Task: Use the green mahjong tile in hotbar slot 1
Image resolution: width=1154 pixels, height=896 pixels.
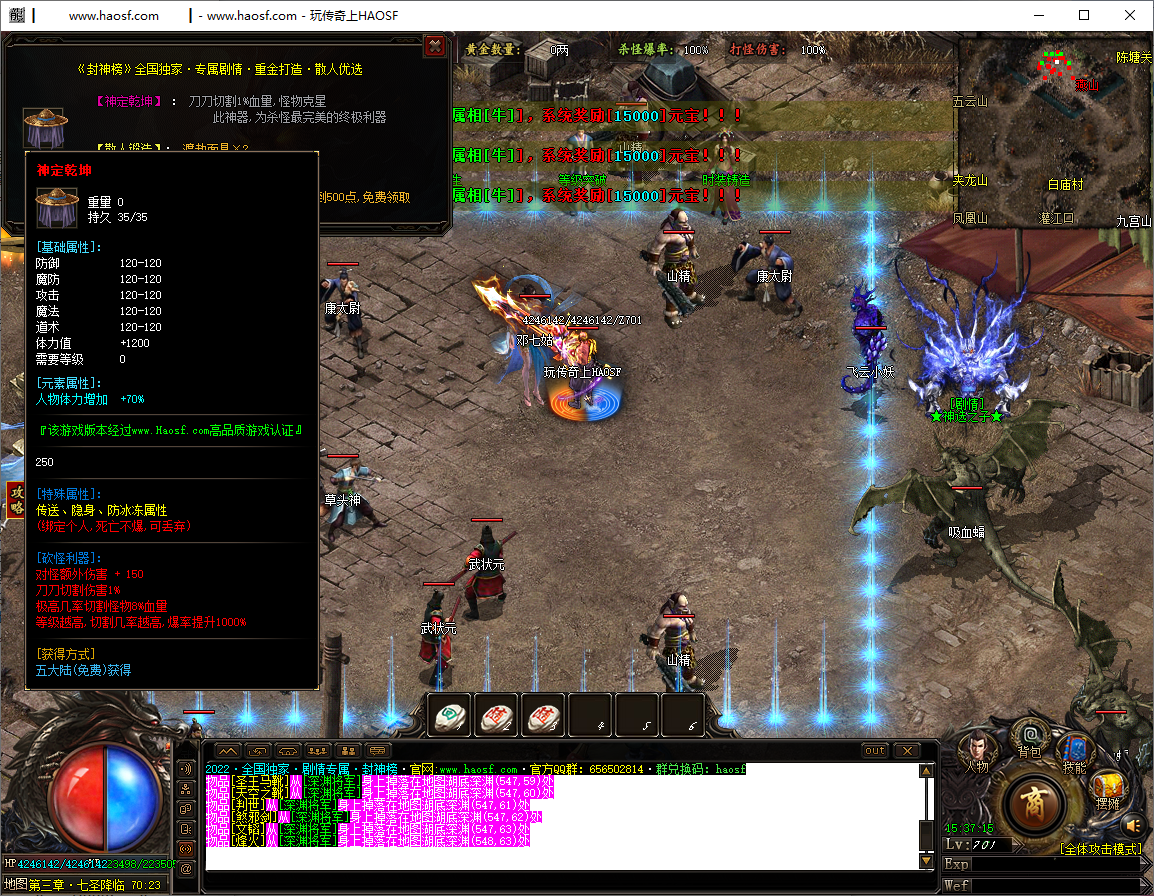Action: (x=449, y=714)
